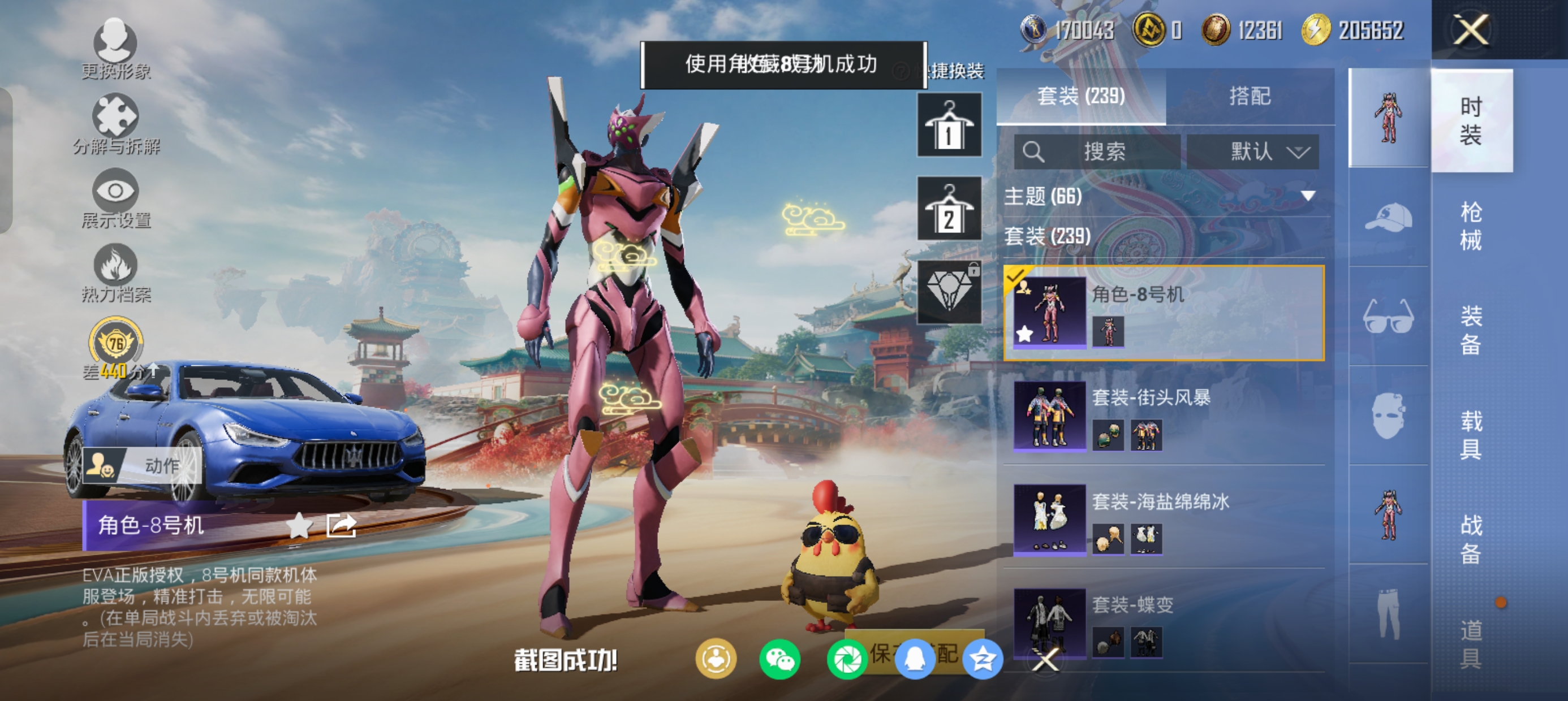Switch to the 枪械 firearms category

click(1471, 226)
